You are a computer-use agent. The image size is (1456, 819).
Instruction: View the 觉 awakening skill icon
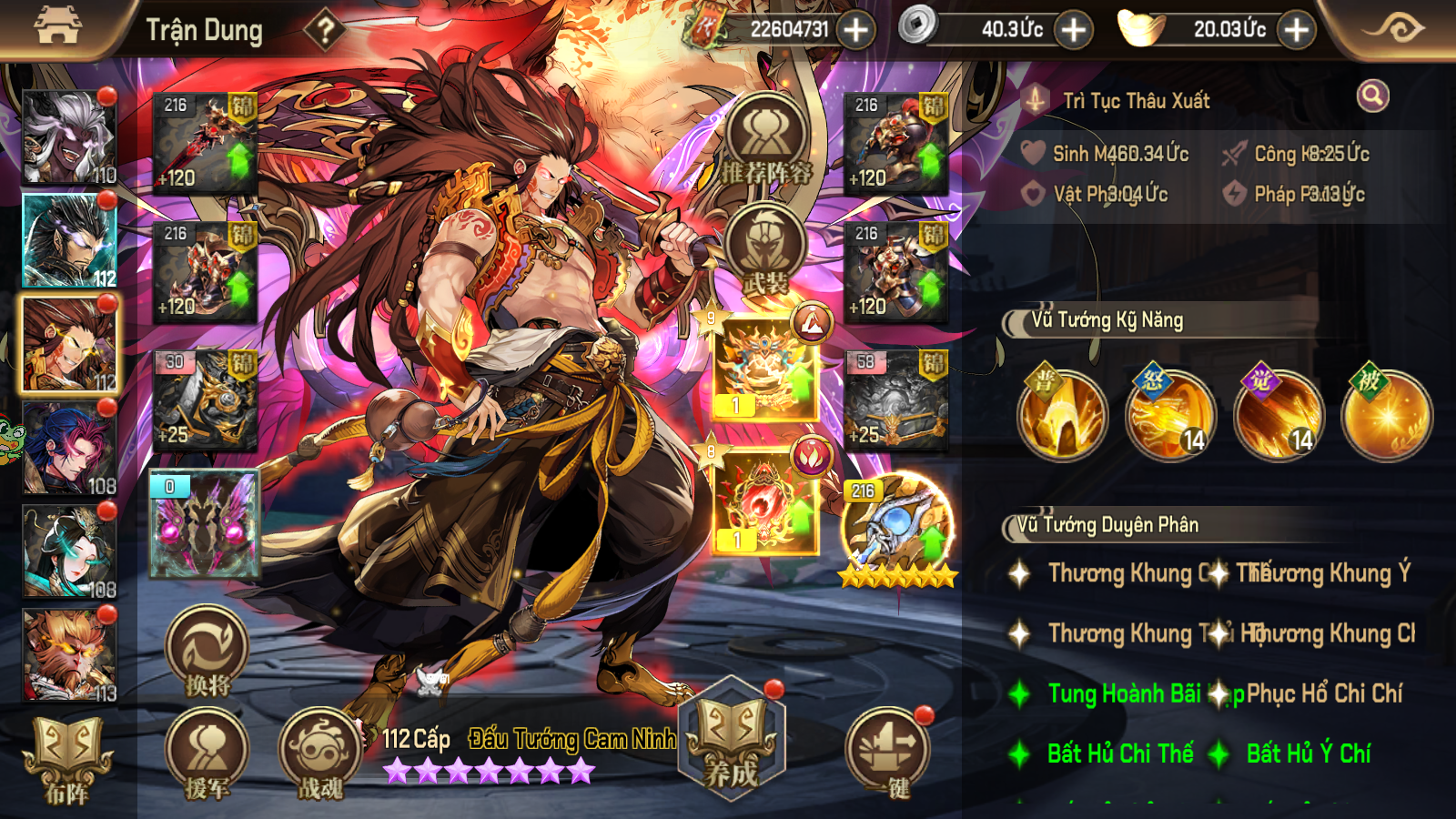point(1278,415)
